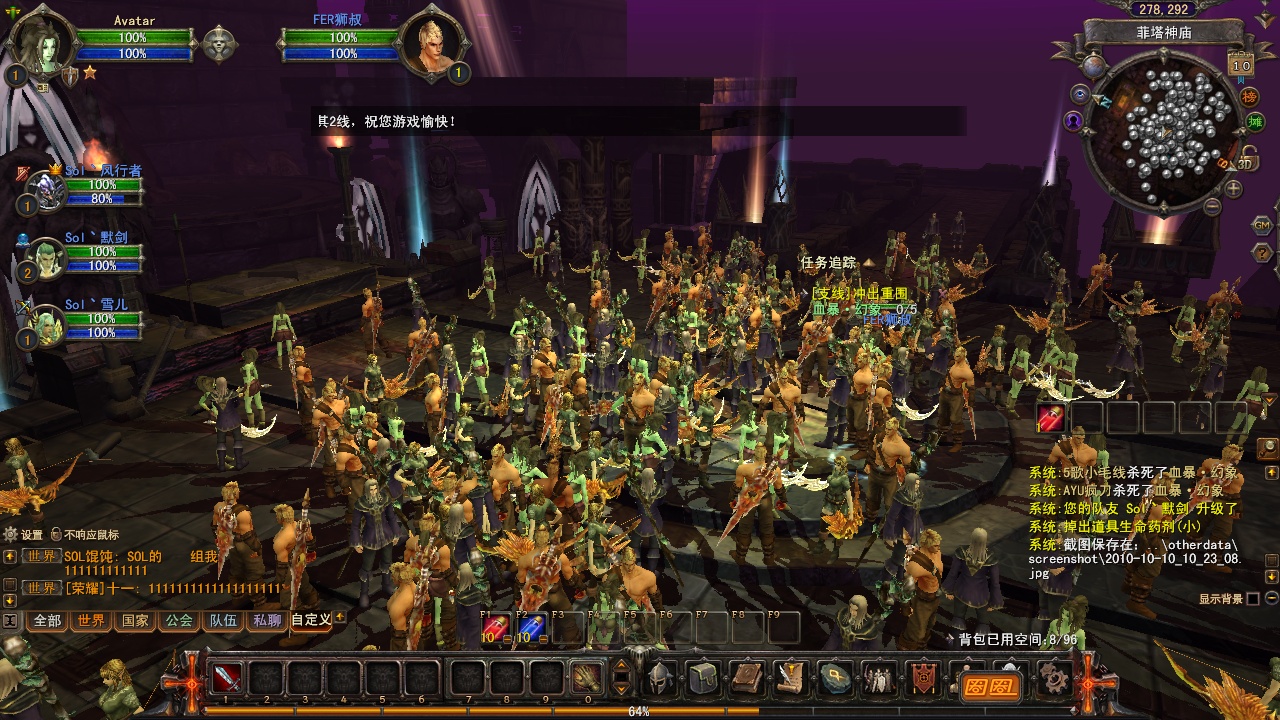The height and width of the screenshot is (720, 1280).
Task: Open the 榜 ranking button by minimap
Action: 1249,97
